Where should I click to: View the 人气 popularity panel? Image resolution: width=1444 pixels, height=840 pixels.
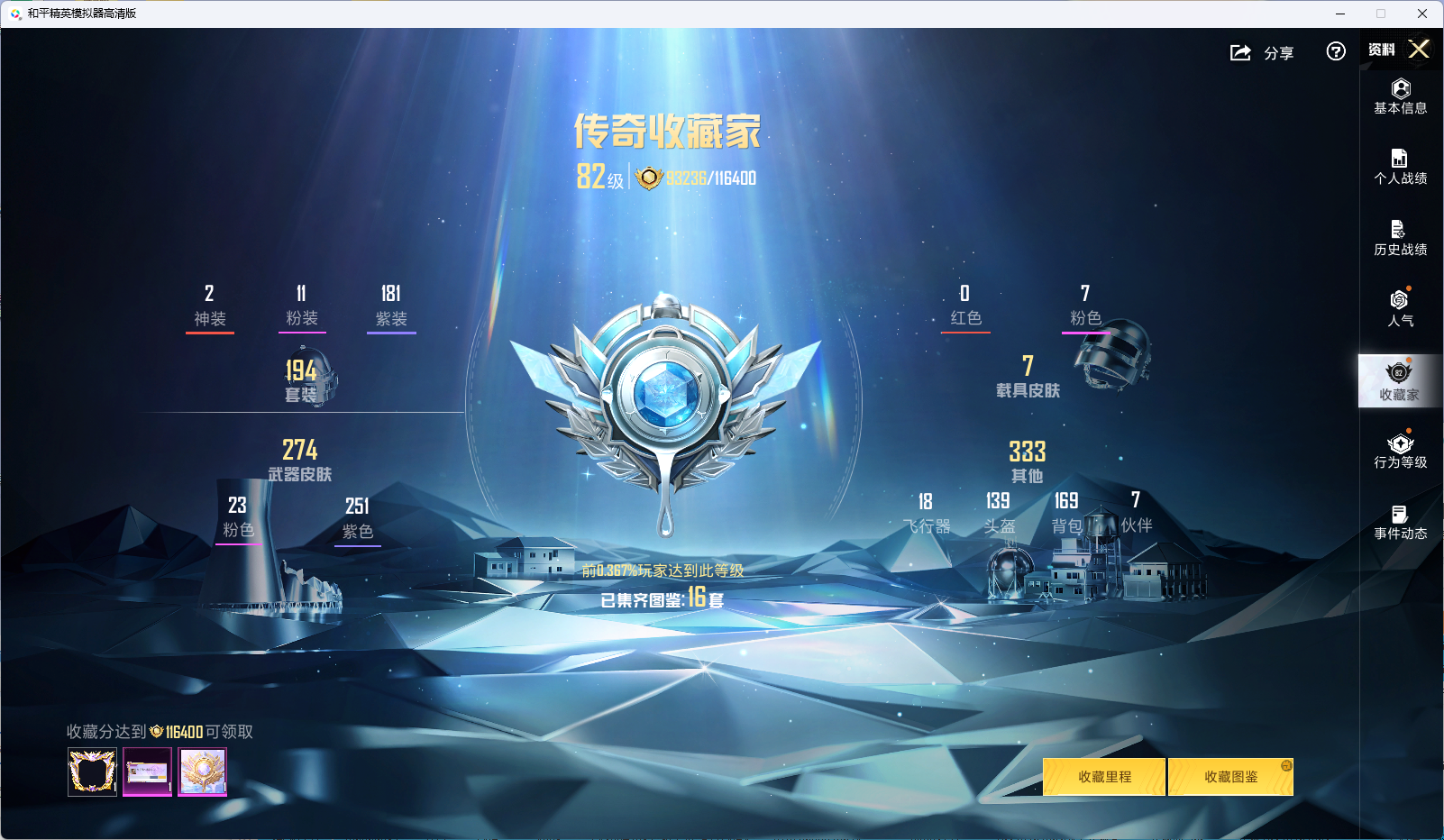(1399, 309)
